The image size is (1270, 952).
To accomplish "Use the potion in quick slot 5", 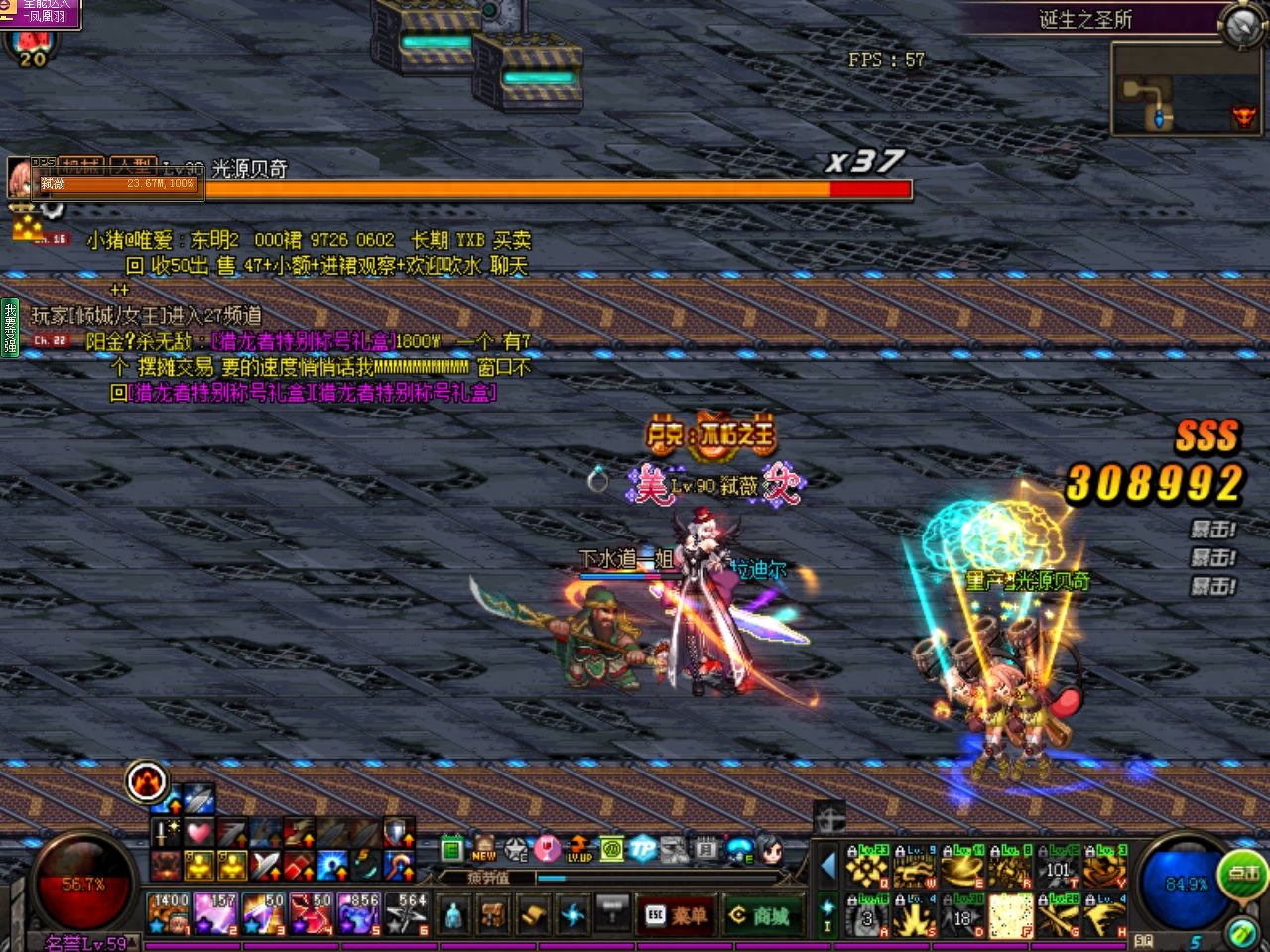I will (358, 913).
